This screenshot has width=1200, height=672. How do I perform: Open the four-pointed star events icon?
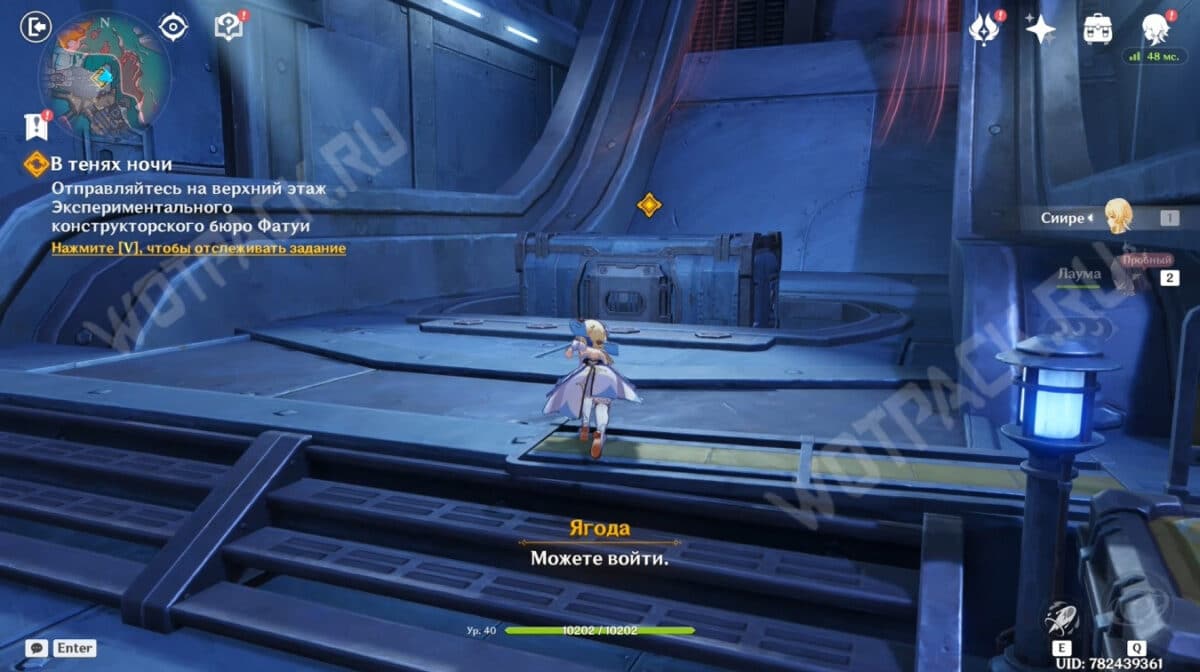(1040, 28)
